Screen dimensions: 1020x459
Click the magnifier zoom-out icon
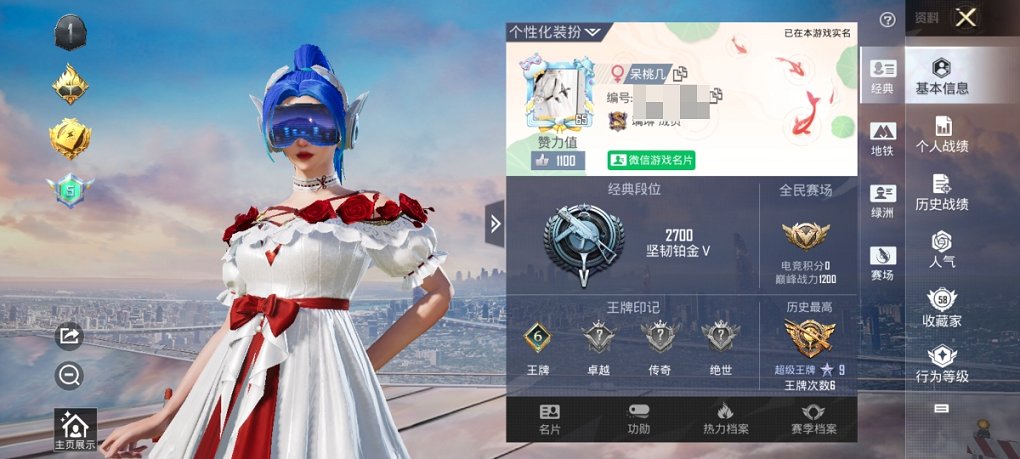(69, 375)
